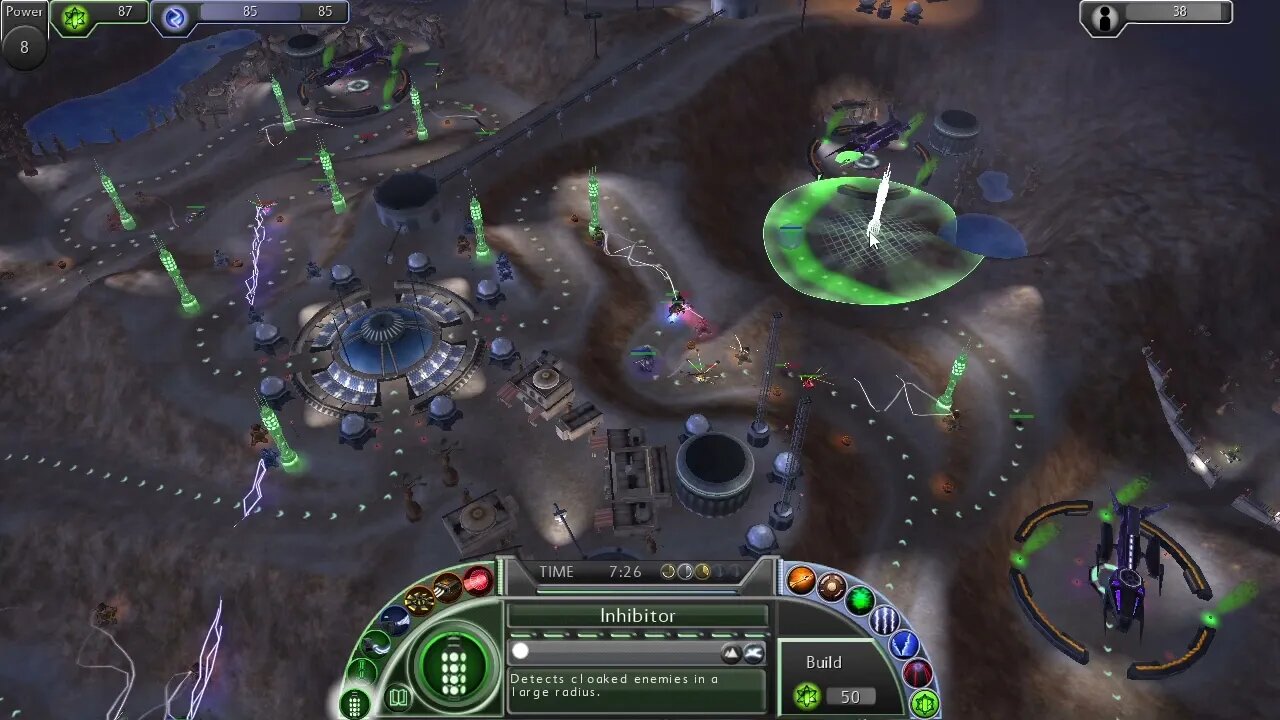
Task: Click the green star icon in the right arc
Action: click(924, 703)
